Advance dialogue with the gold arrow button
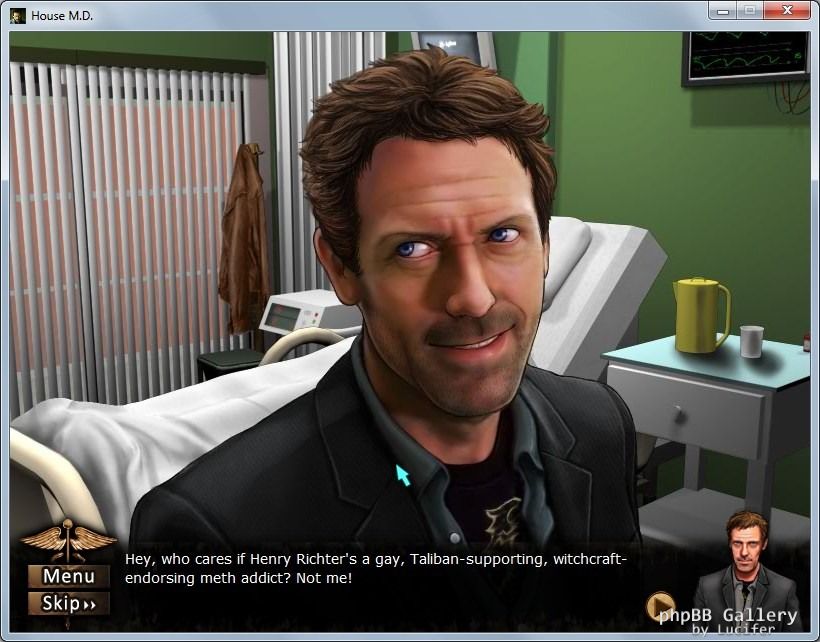Screen dimensions: 820x642 pos(660,606)
